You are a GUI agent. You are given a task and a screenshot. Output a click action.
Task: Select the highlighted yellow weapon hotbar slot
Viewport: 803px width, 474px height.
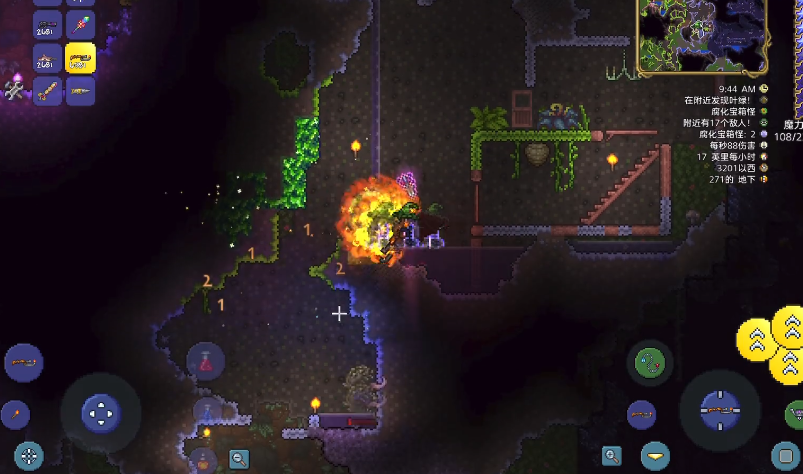[80, 58]
